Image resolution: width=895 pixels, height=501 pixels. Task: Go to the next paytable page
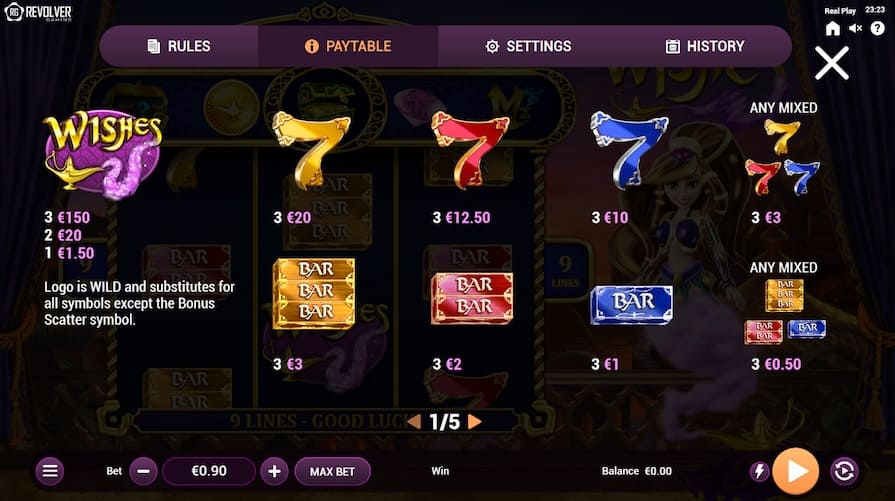[475, 422]
